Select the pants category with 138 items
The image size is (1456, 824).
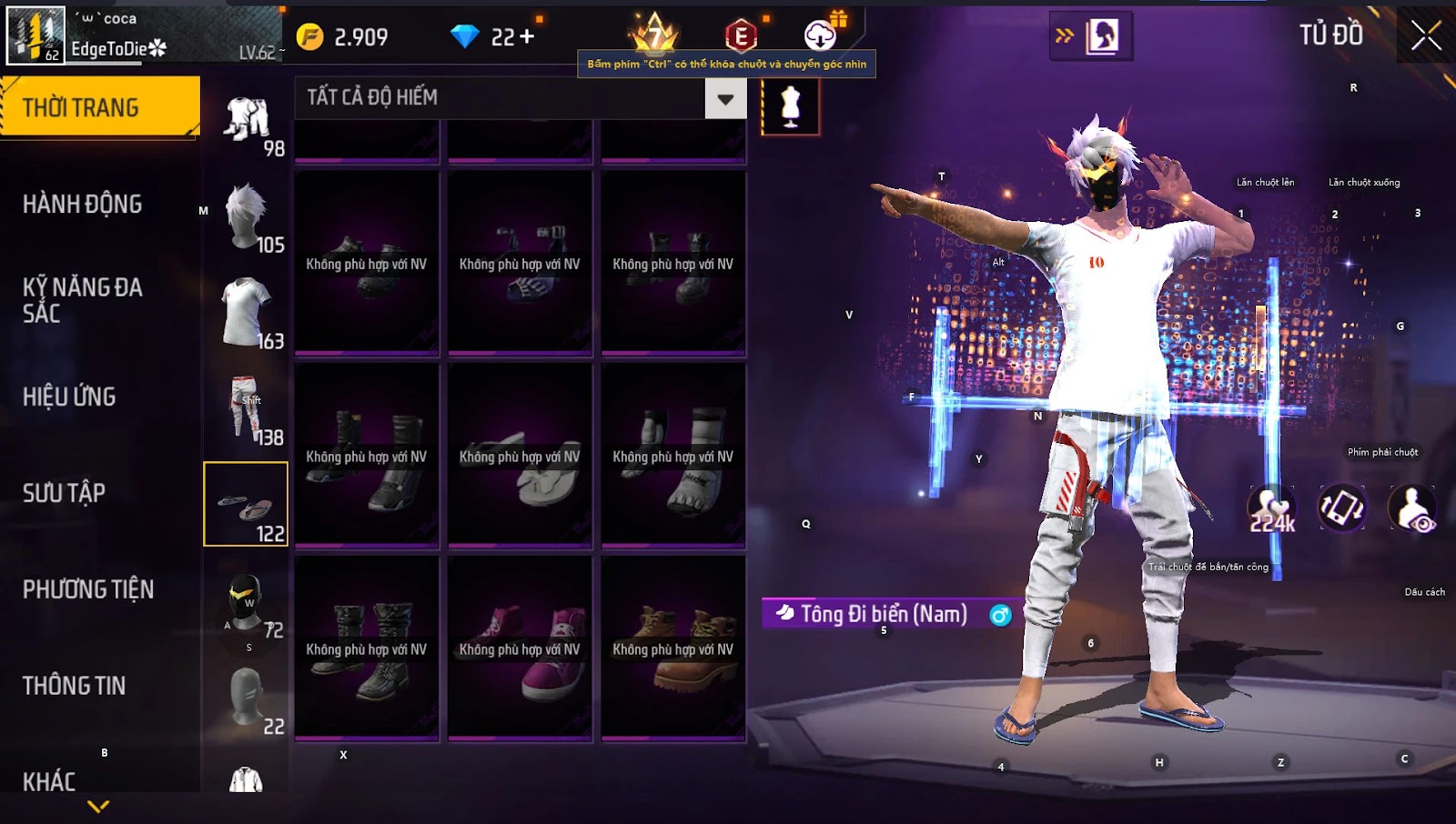247,408
